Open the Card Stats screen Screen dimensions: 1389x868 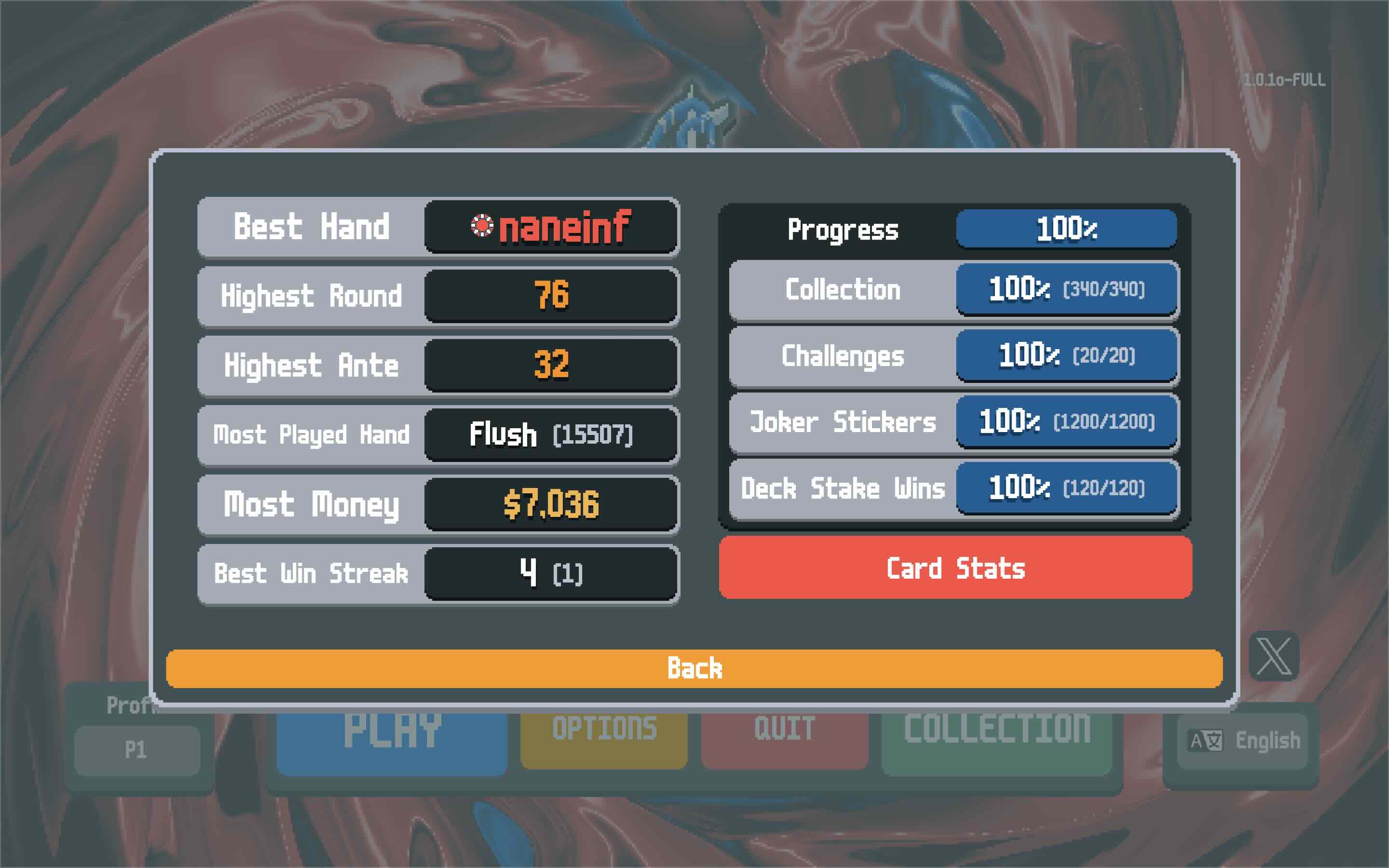955,568
